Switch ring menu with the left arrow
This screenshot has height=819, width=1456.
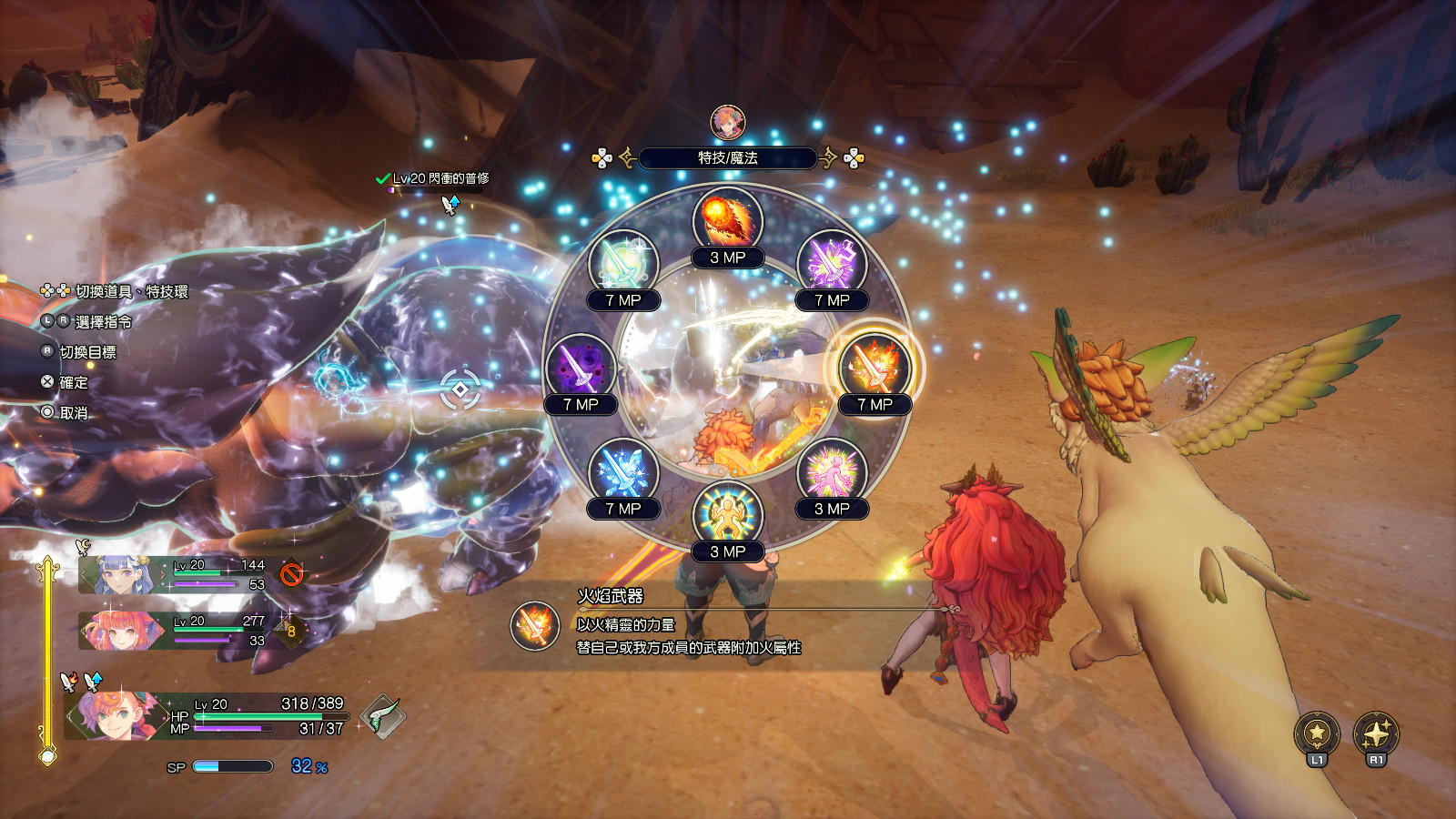[627, 158]
